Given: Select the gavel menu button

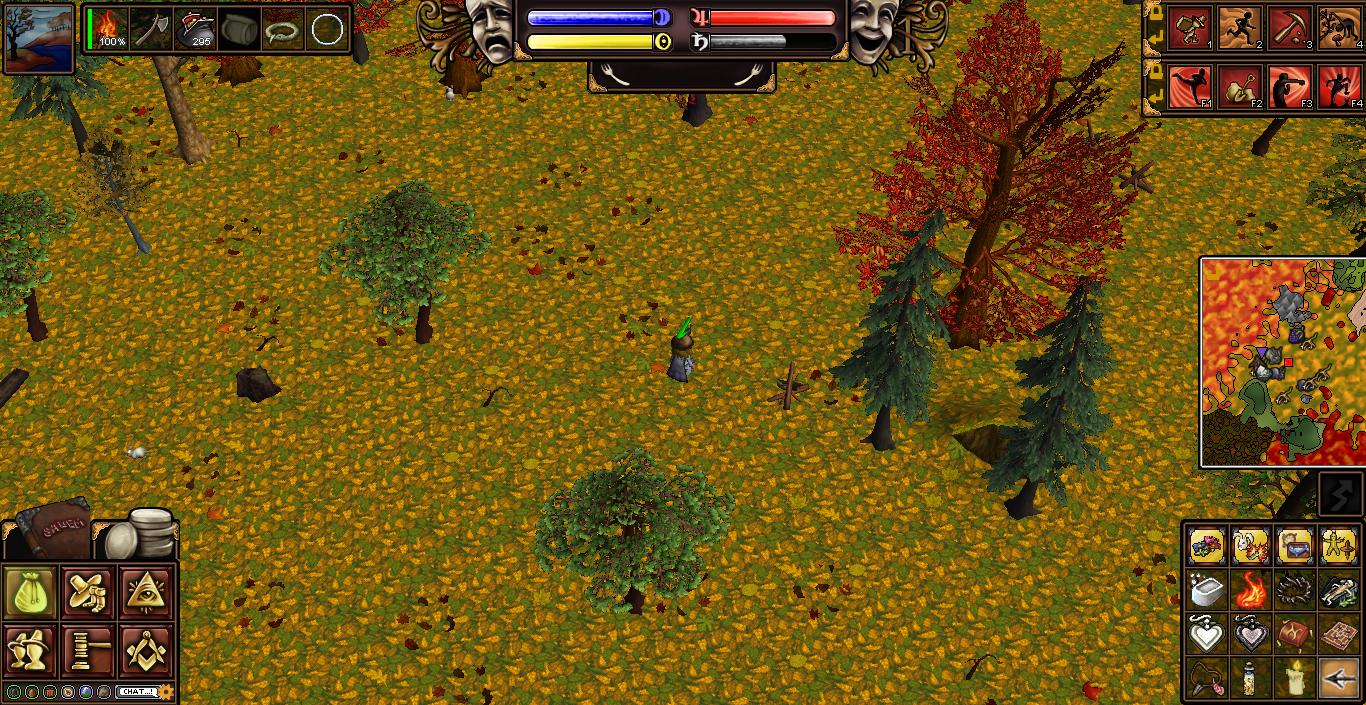Looking at the screenshot, I should [89, 650].
